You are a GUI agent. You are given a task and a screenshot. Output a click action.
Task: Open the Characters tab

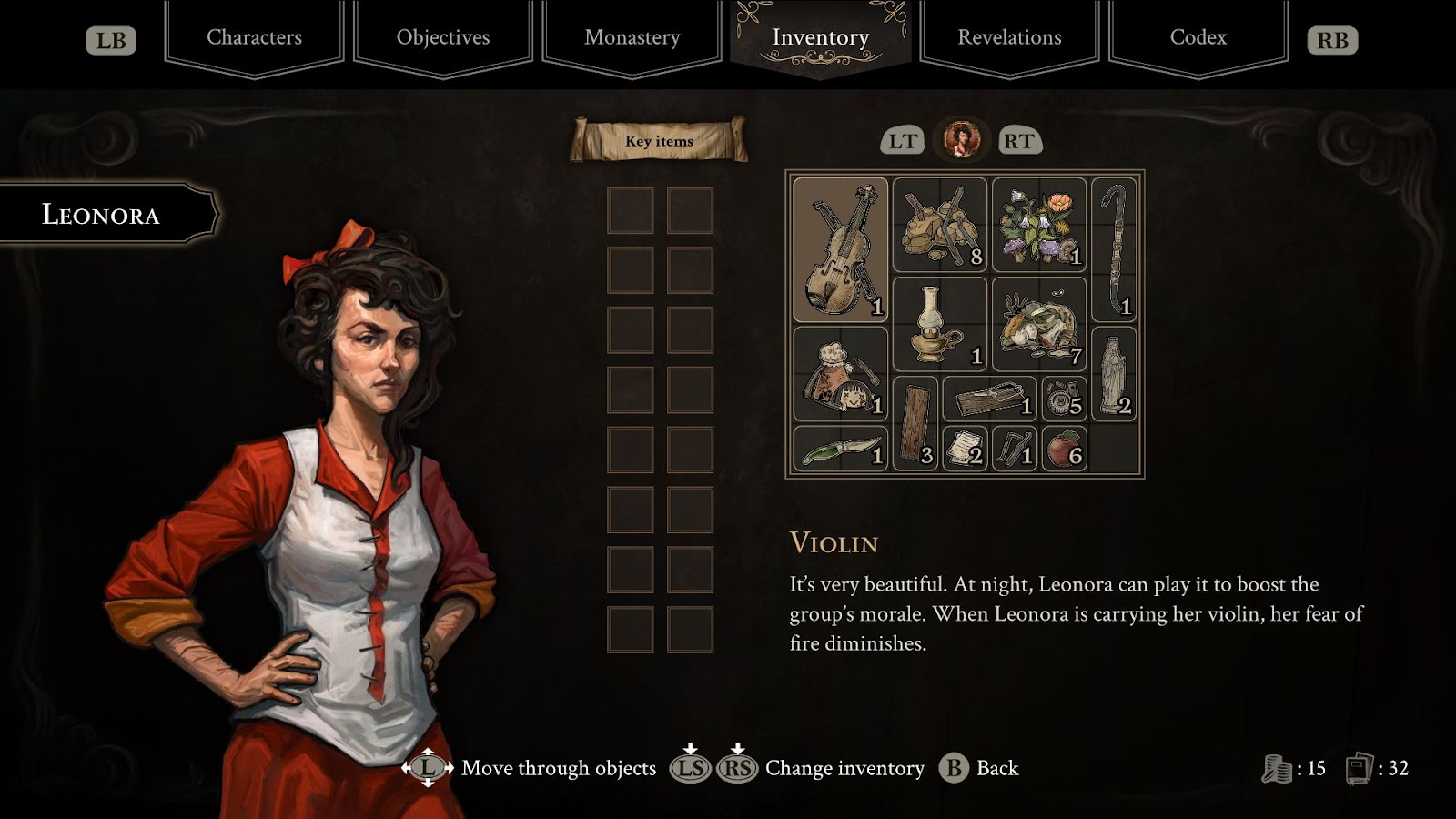[x=254, y=37]
